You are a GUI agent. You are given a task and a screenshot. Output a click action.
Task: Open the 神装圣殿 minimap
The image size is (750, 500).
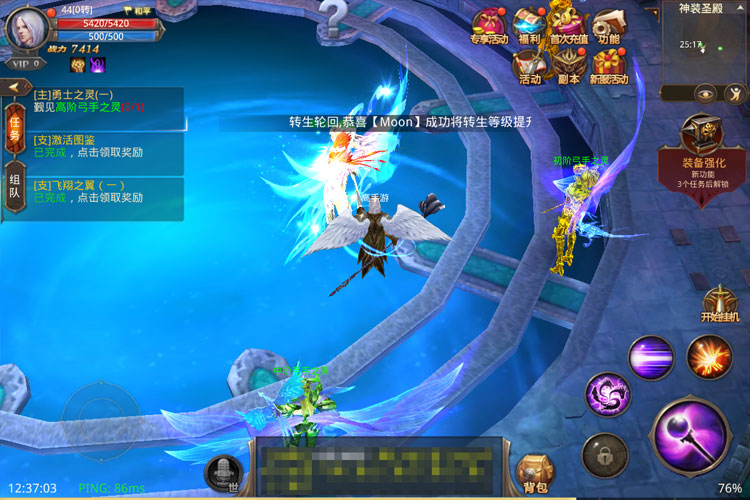[x=705, y=44]
